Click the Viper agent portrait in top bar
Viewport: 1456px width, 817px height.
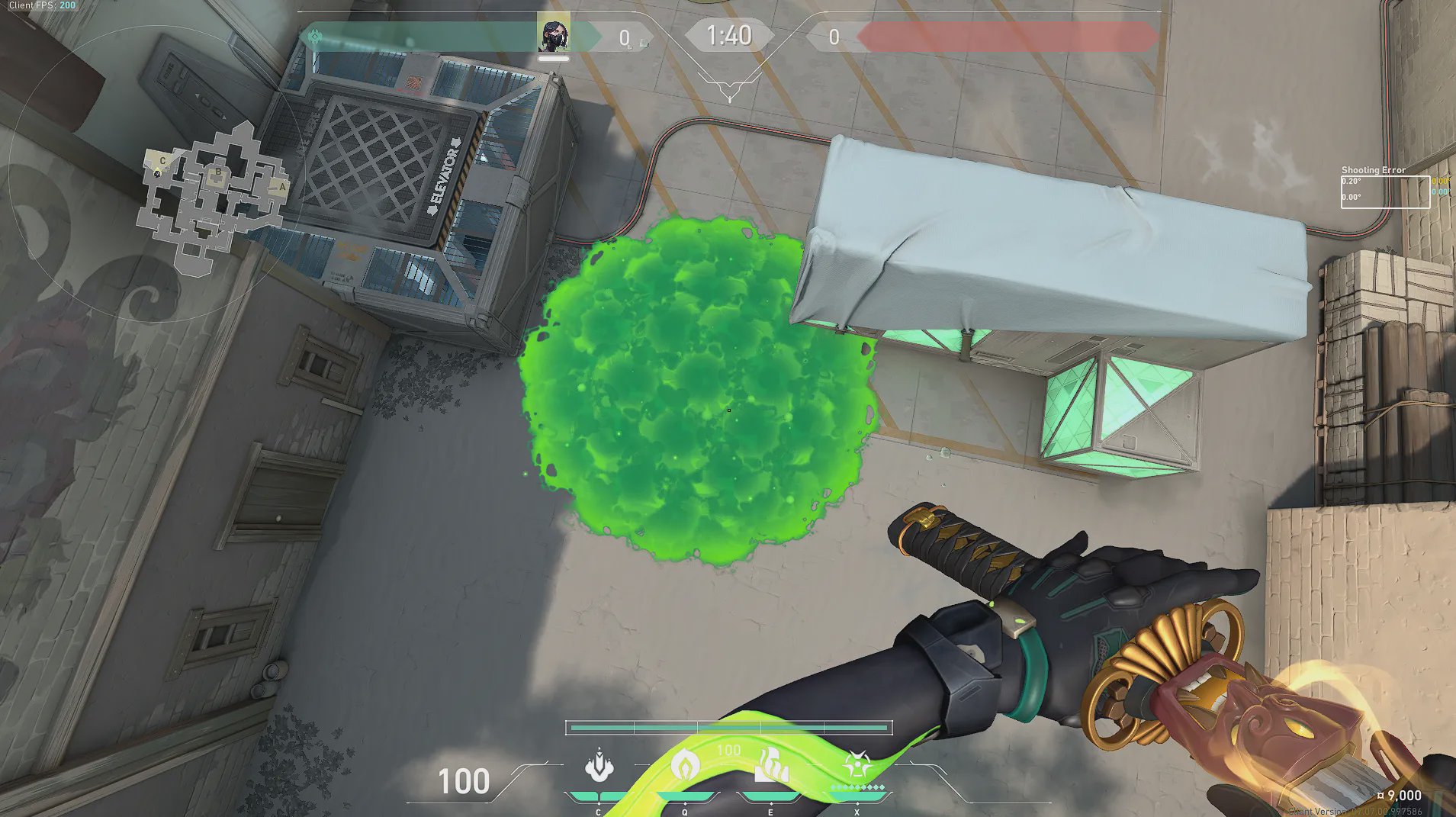(553, 33)
